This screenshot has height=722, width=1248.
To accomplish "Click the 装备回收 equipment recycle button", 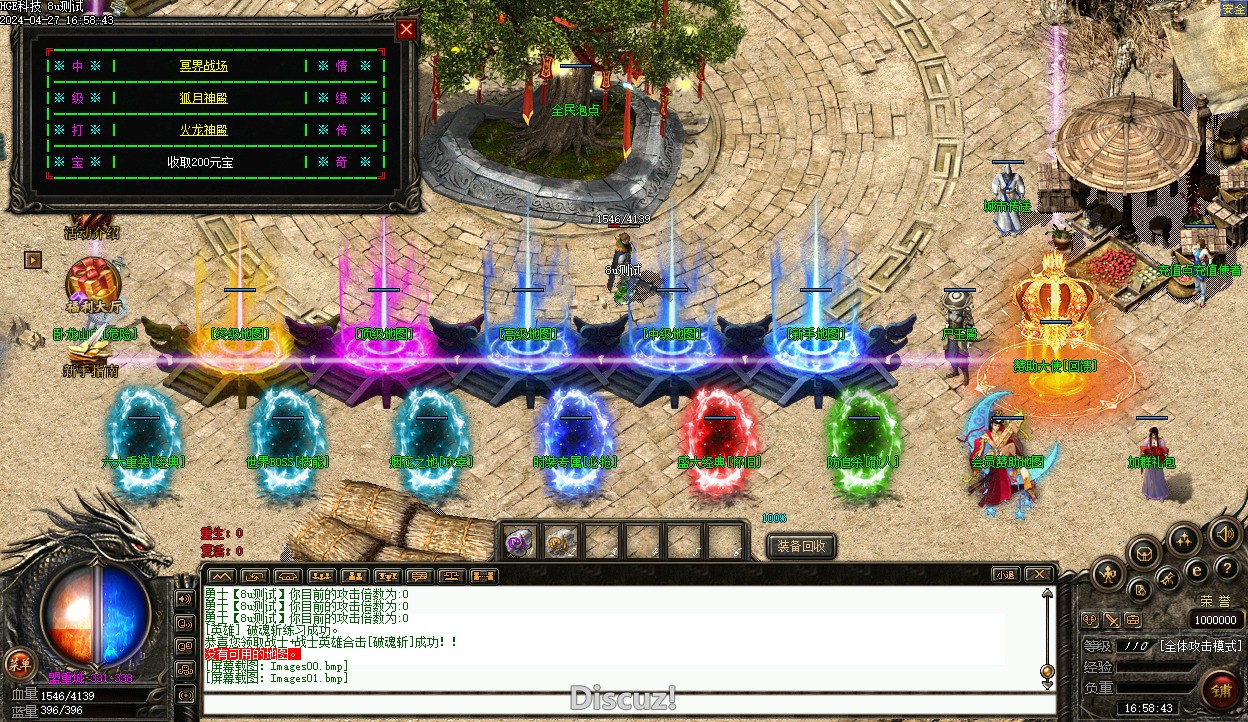I will (x=801, y=546).
